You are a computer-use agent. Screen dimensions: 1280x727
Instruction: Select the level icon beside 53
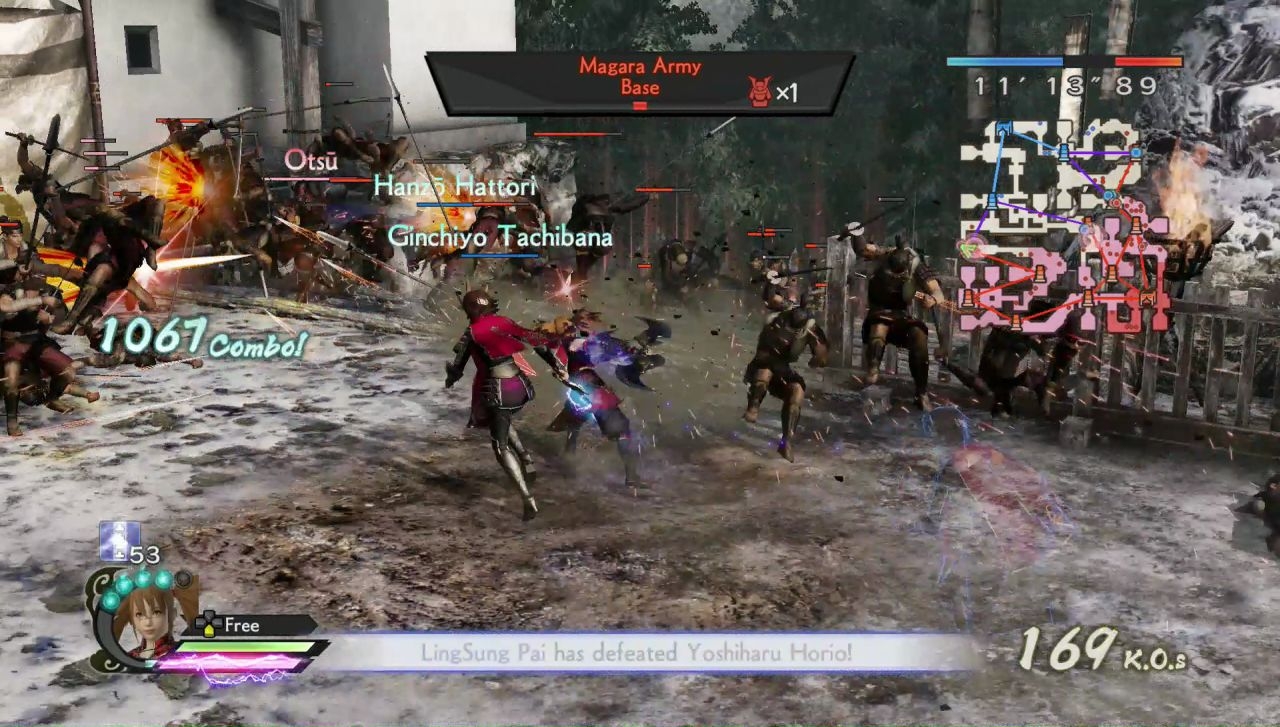[113, 541]
